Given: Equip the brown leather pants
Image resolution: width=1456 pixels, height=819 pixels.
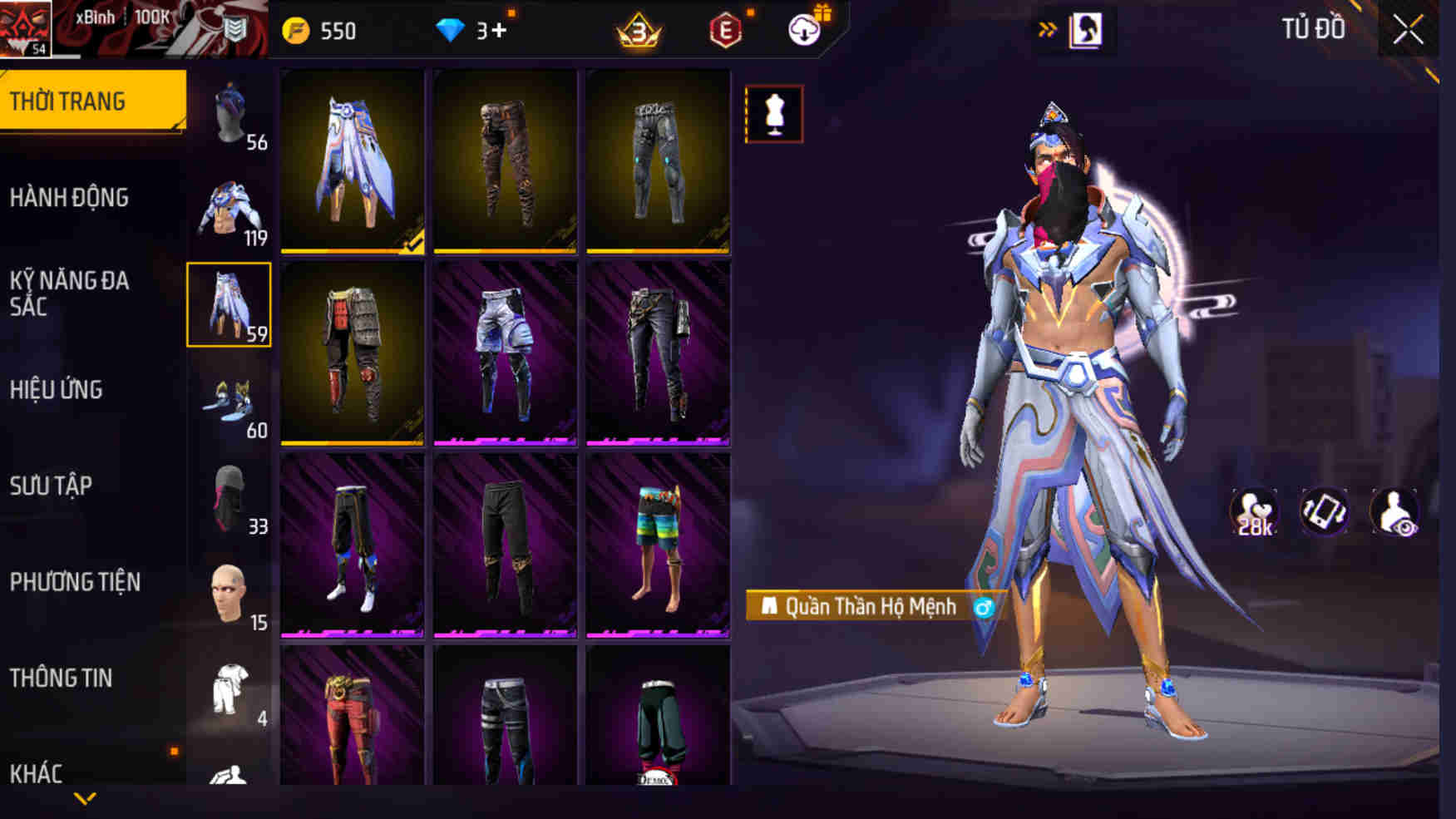Looking at the screenshot, I should click(x=505, y=161).
